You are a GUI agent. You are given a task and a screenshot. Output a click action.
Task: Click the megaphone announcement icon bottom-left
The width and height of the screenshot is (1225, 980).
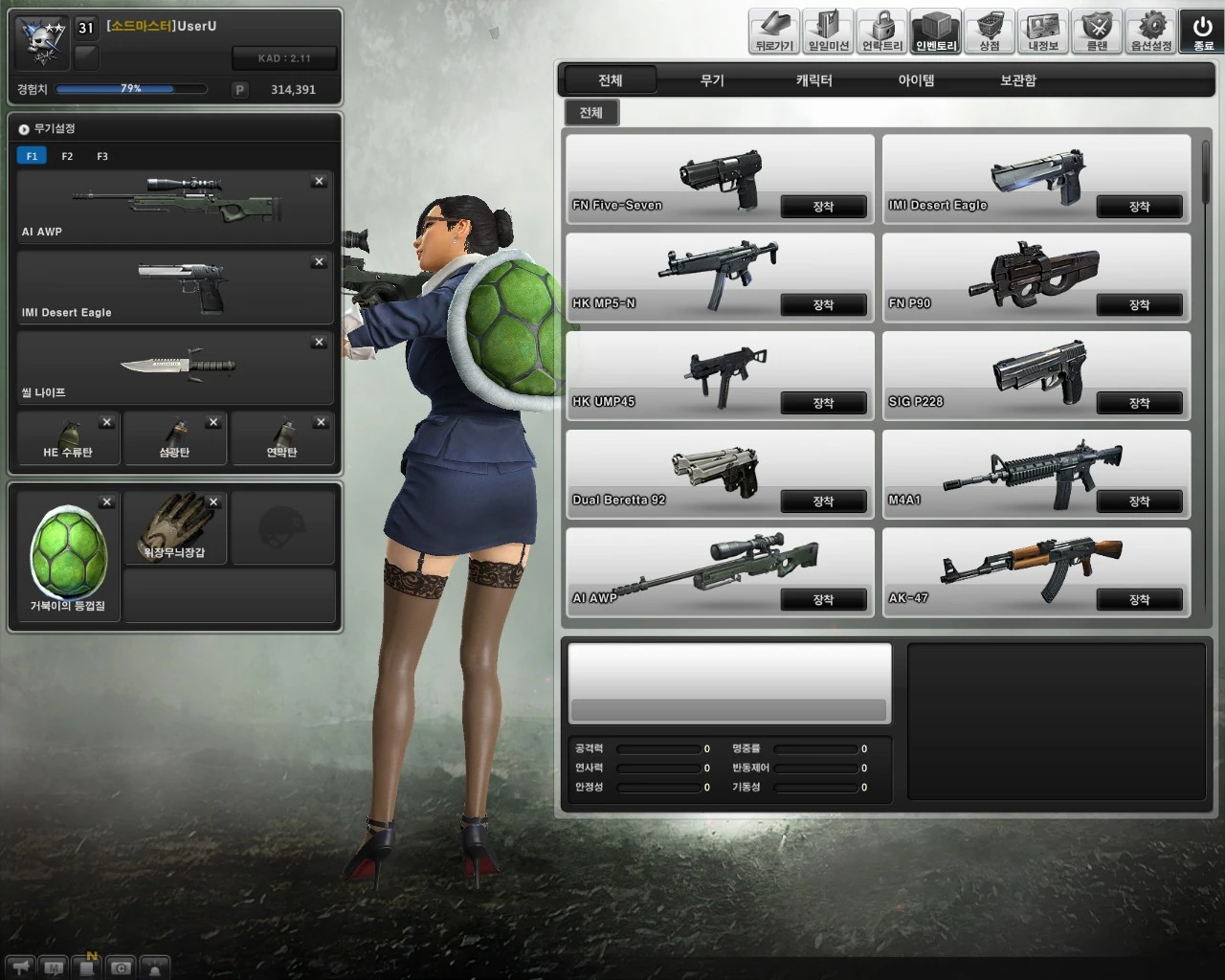19,969
